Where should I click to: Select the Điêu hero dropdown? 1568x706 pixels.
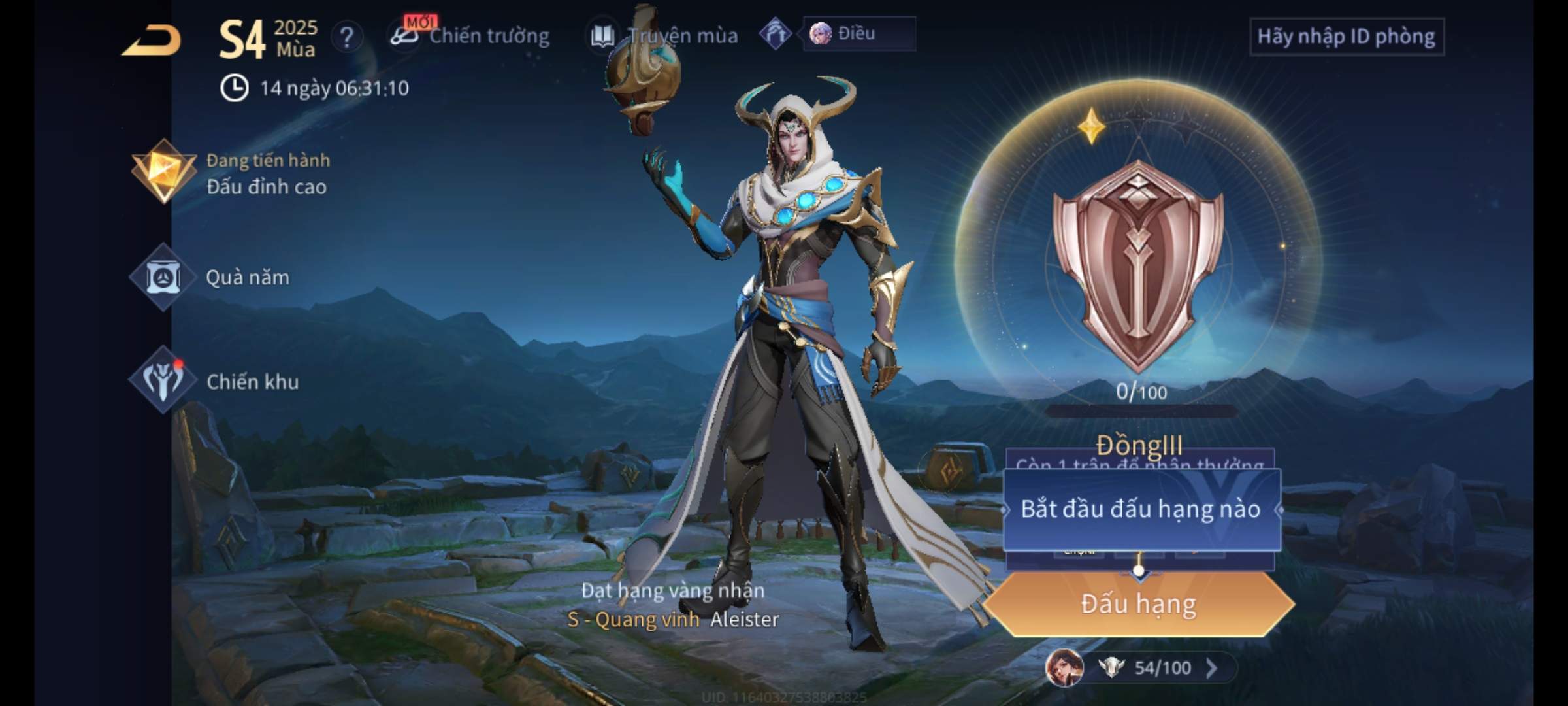click(858, 34)
